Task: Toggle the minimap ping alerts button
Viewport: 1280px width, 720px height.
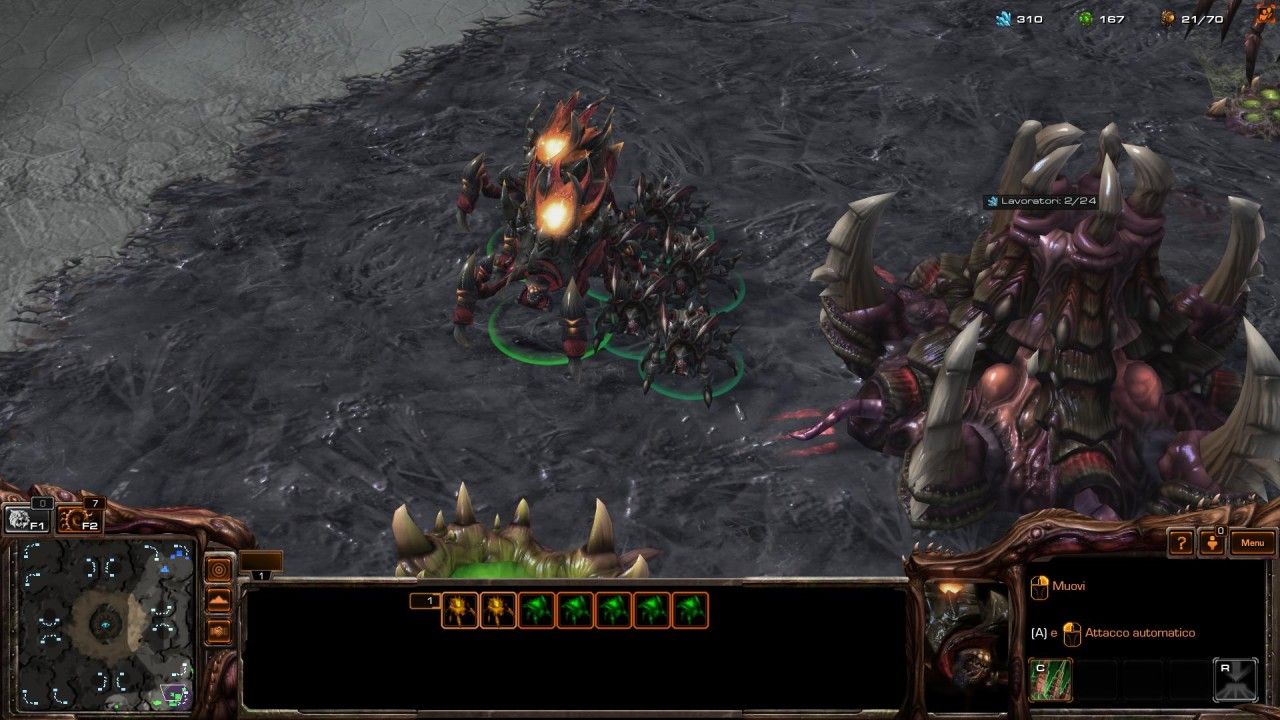Action: point(220,568)
